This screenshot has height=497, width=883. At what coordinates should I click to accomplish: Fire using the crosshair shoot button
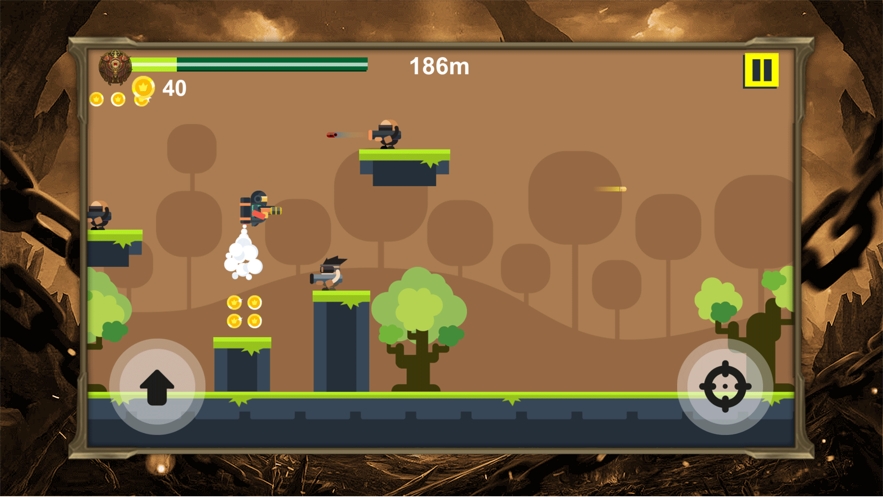(725, 386)
